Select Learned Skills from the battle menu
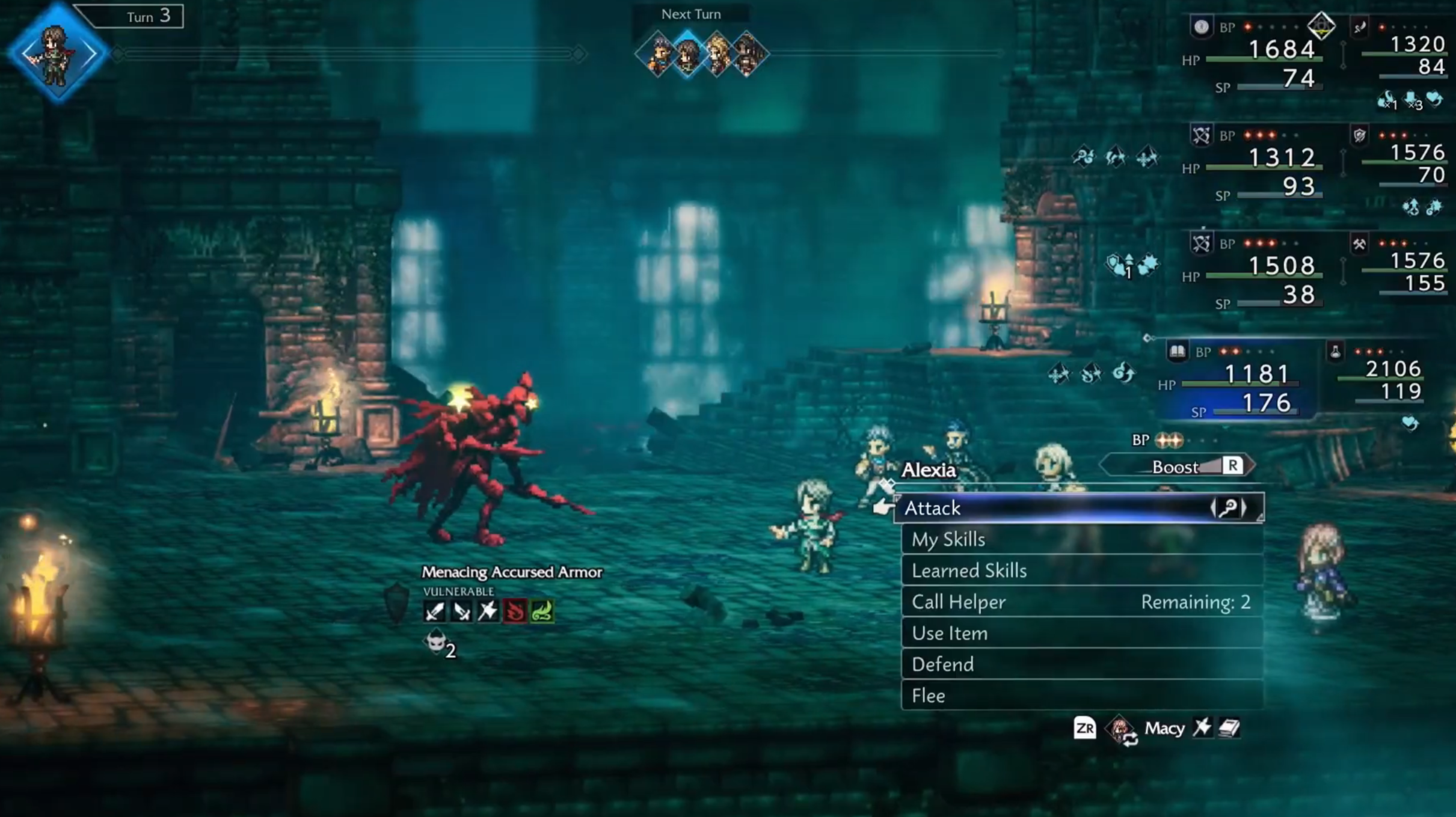The height and width of the screenshot is (817, 1456). pyautogui.click(x=969, y=571)
